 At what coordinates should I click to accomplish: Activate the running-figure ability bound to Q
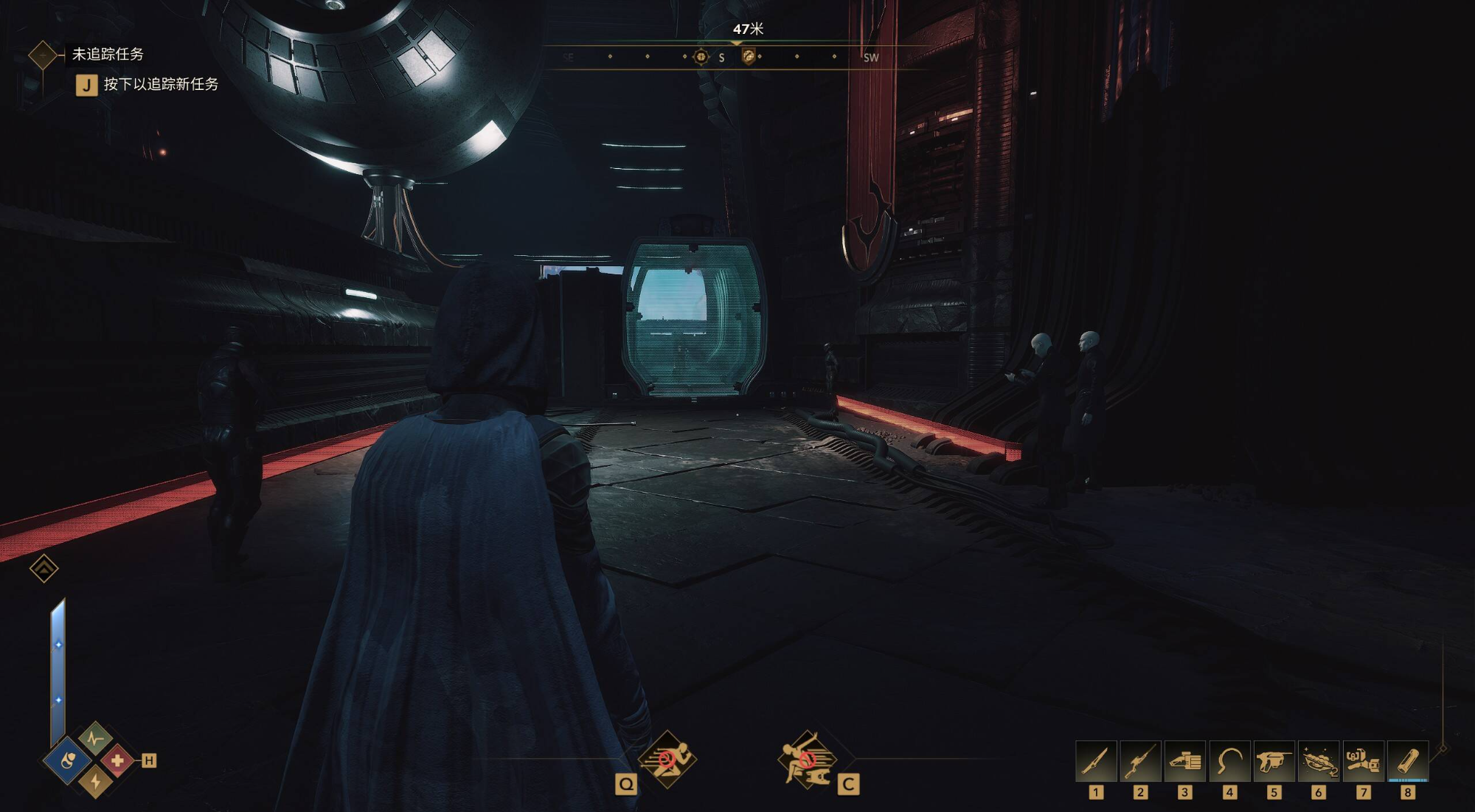pyautogui.click(x=667, y=758)
